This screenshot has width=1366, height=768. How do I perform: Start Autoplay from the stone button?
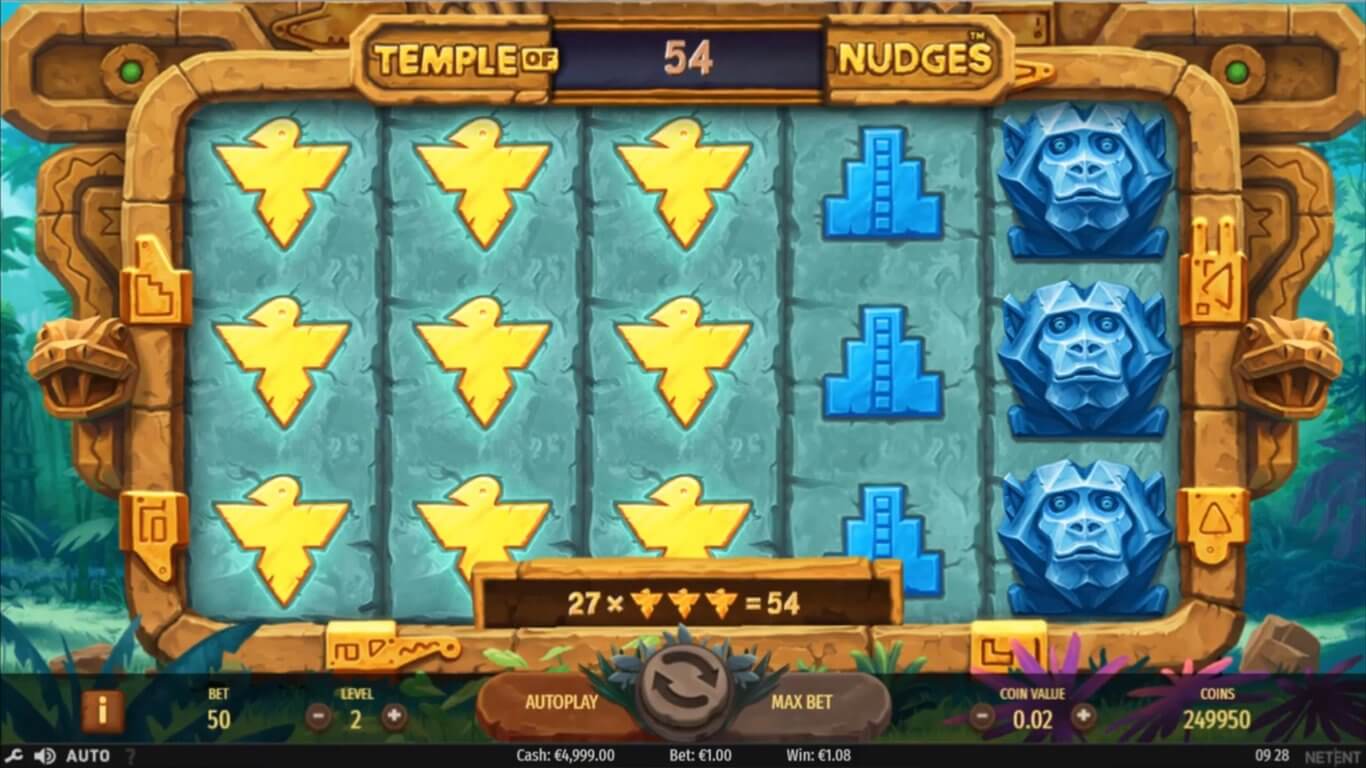pyautogui.click(x=561, y=702)
